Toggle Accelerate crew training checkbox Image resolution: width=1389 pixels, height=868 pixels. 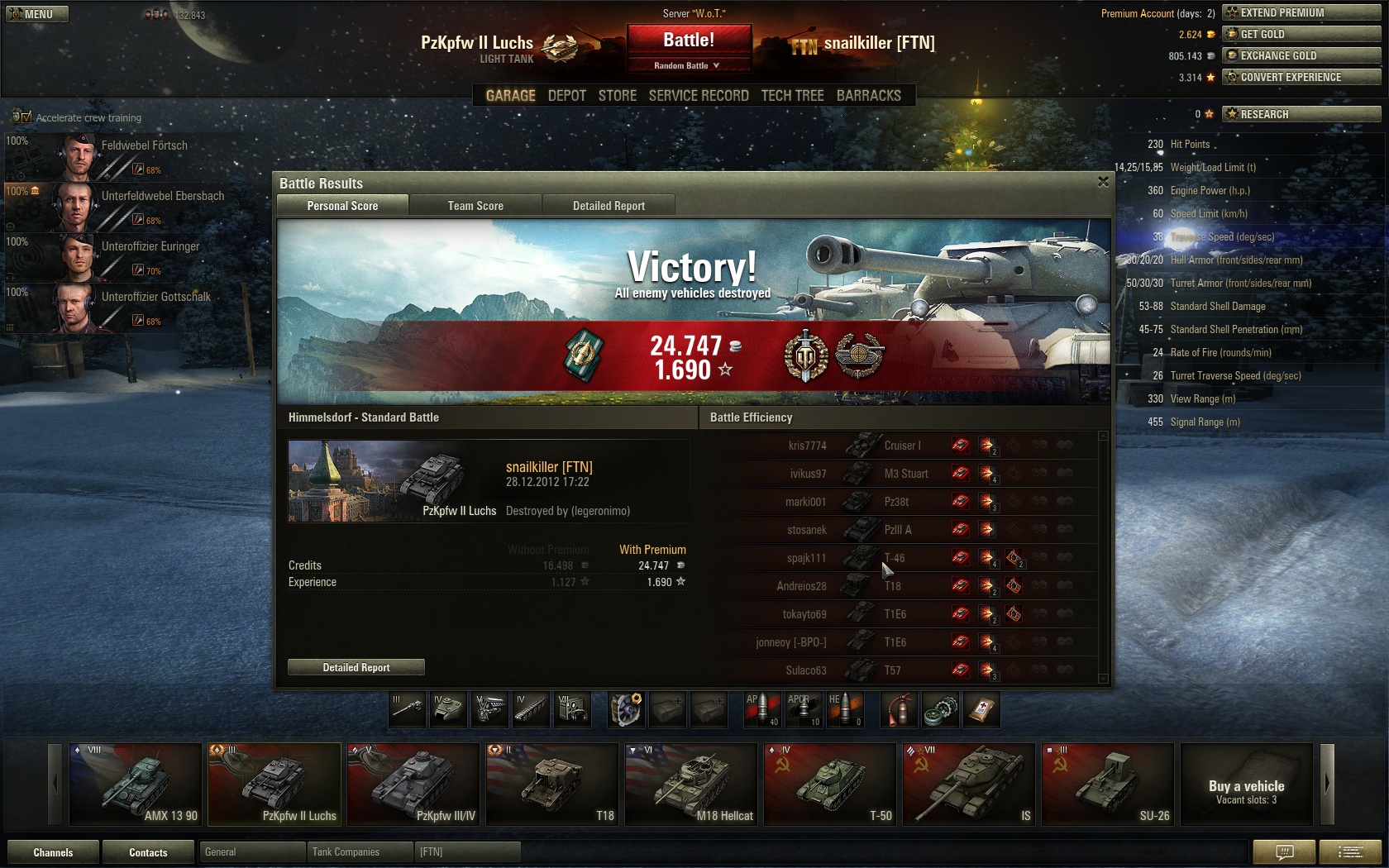(x=26, y=117)
